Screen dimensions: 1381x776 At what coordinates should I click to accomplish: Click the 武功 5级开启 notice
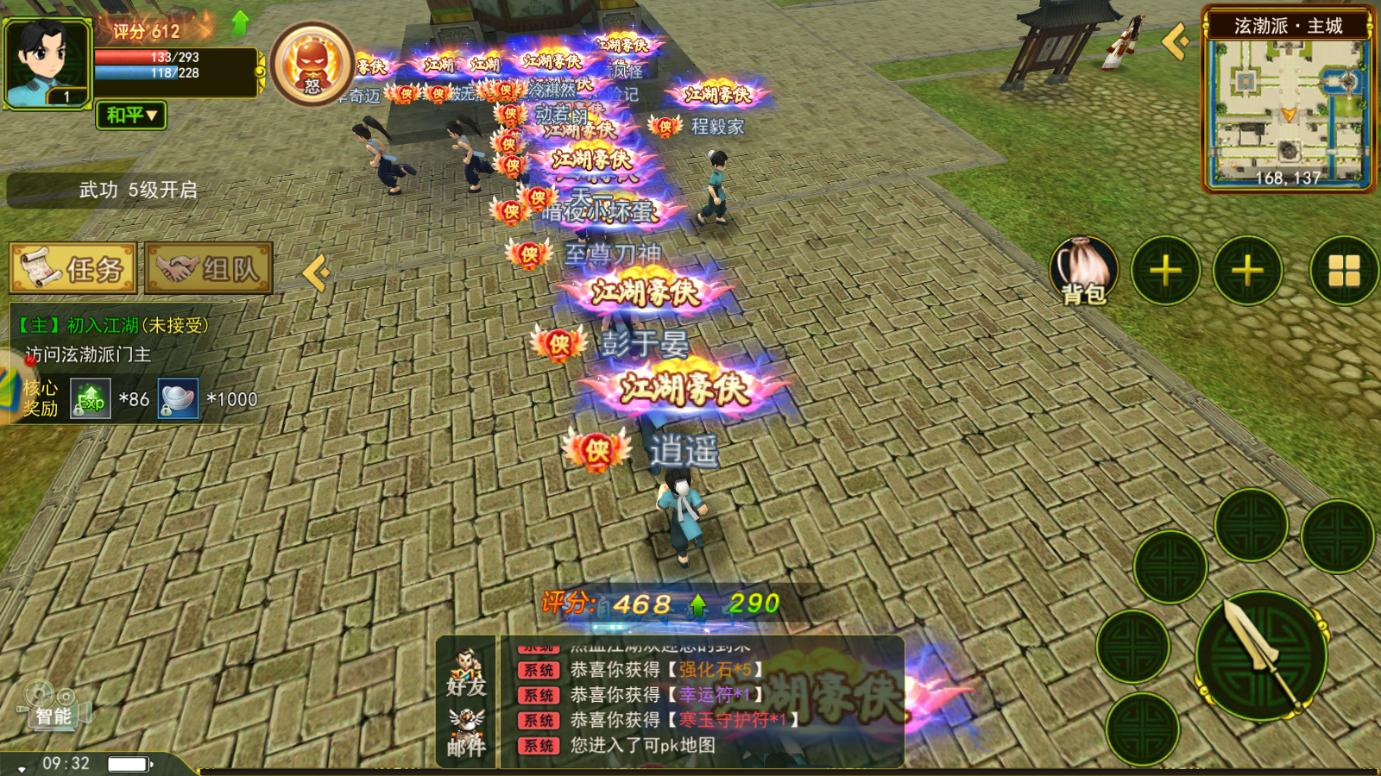137,190
